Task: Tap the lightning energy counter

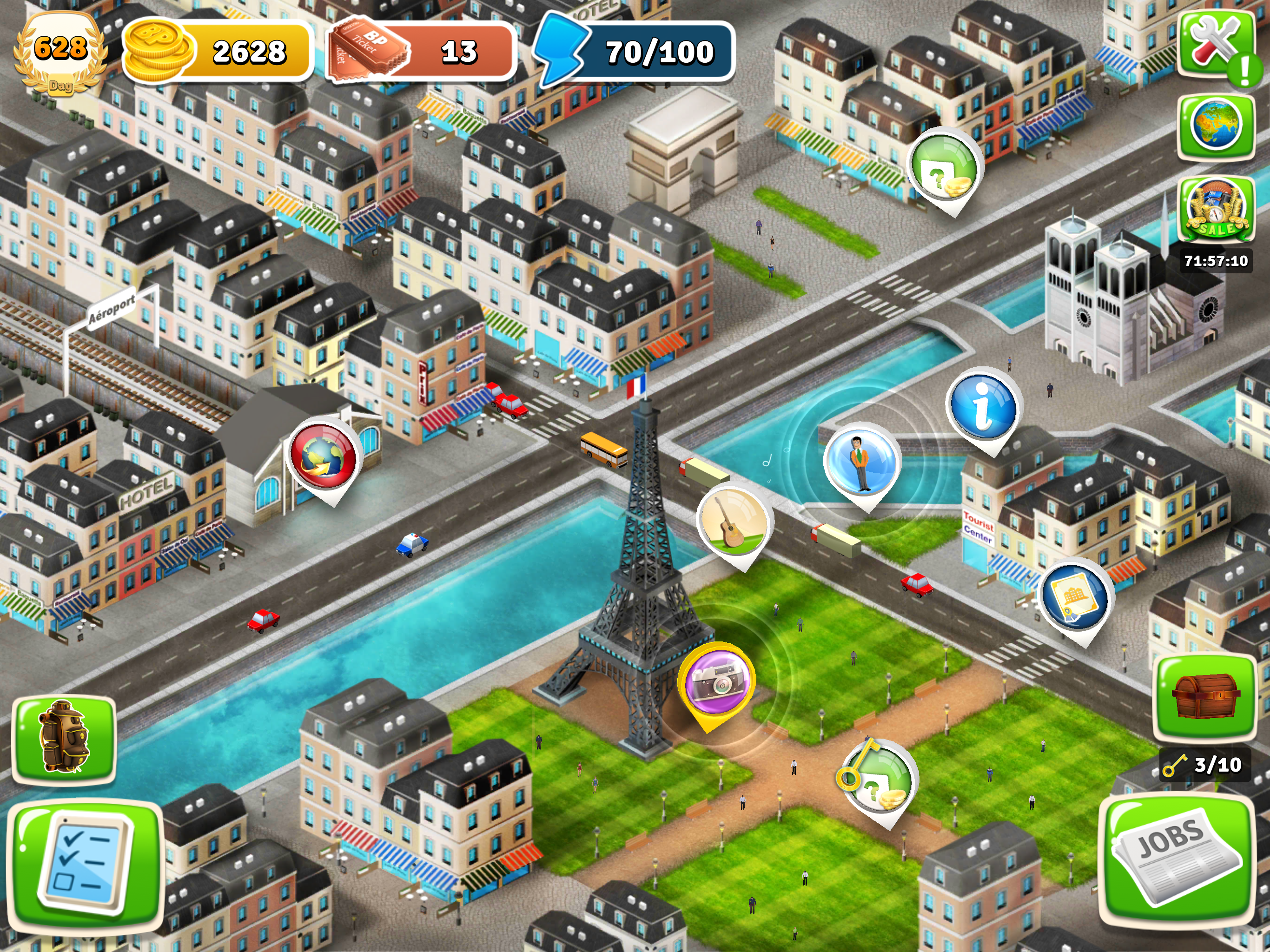Action: click(635, 52)
